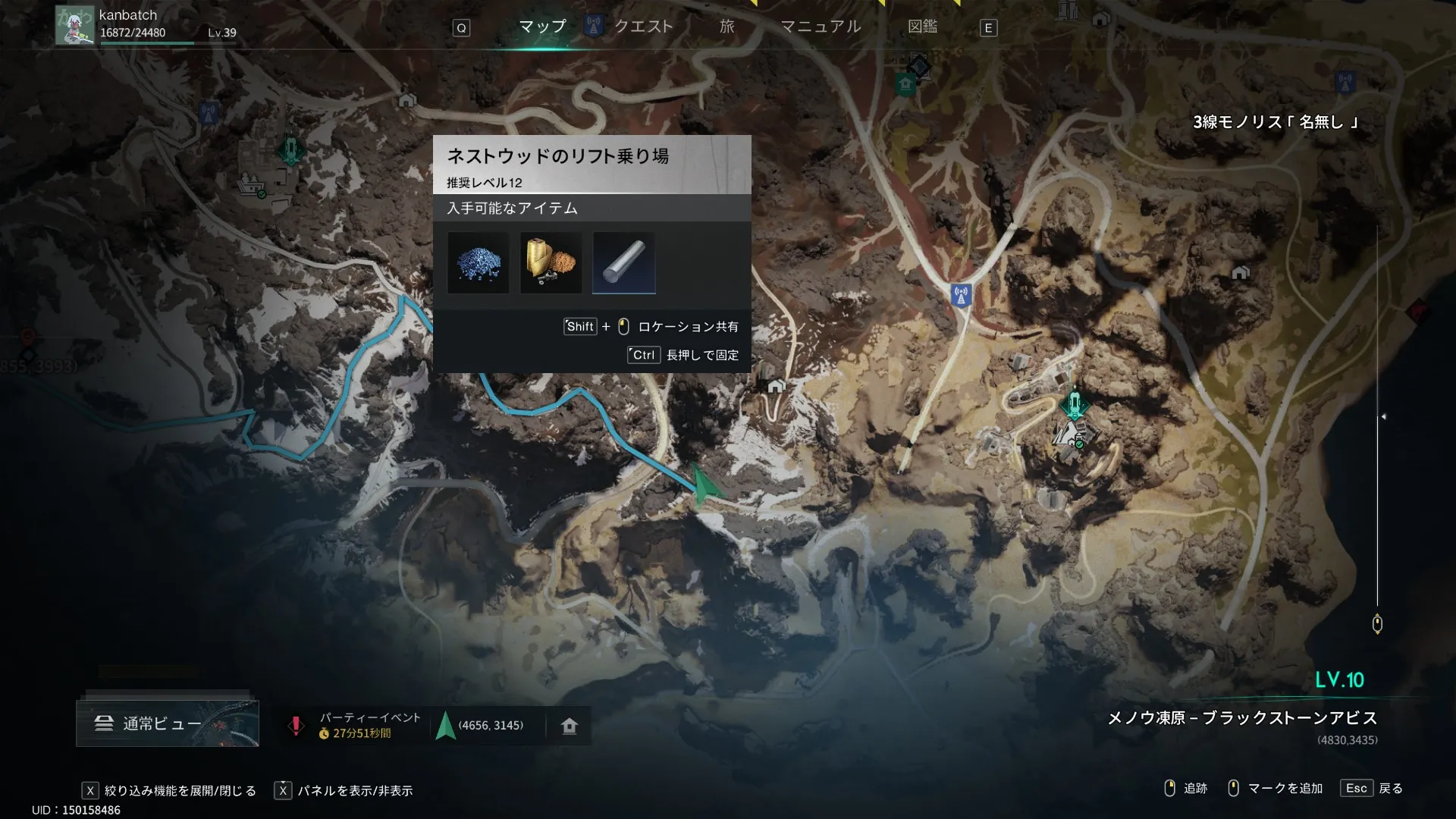Click the home icon in bottom bar
Viewport: 1456px width, 819px height.
[570, 726]
